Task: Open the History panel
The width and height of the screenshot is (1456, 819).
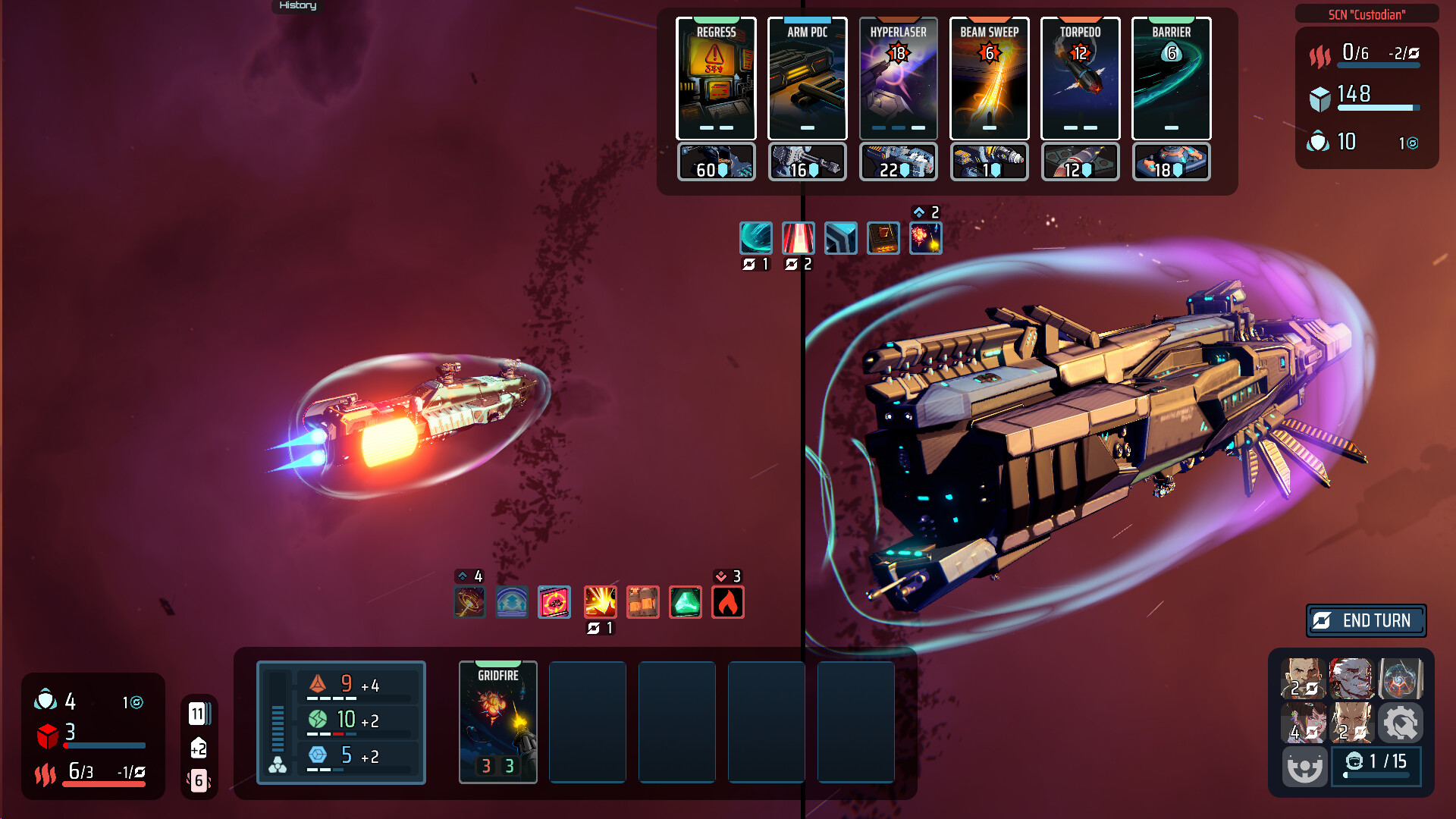Action: pos(297,6)
